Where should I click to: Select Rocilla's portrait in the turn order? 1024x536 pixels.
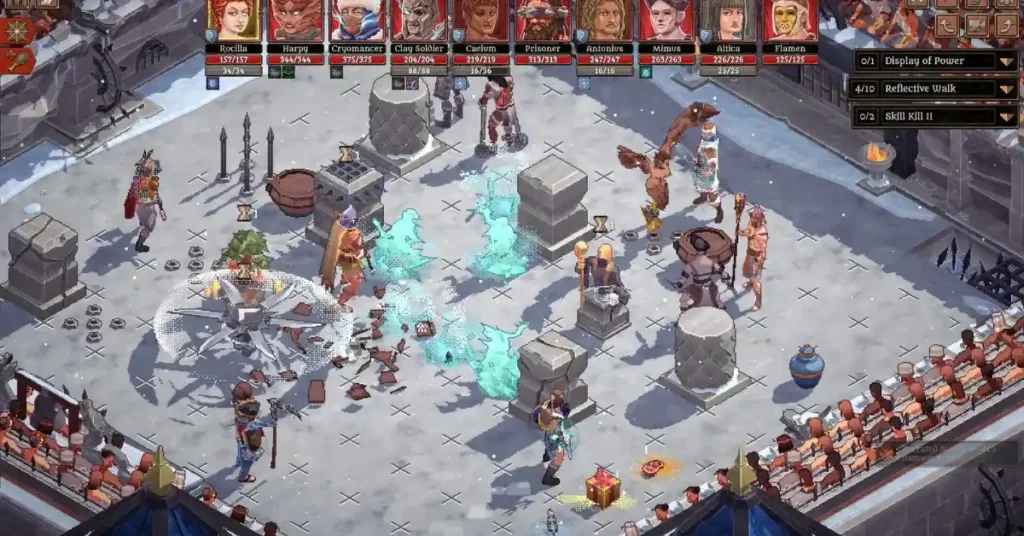(x=234, y=20)
